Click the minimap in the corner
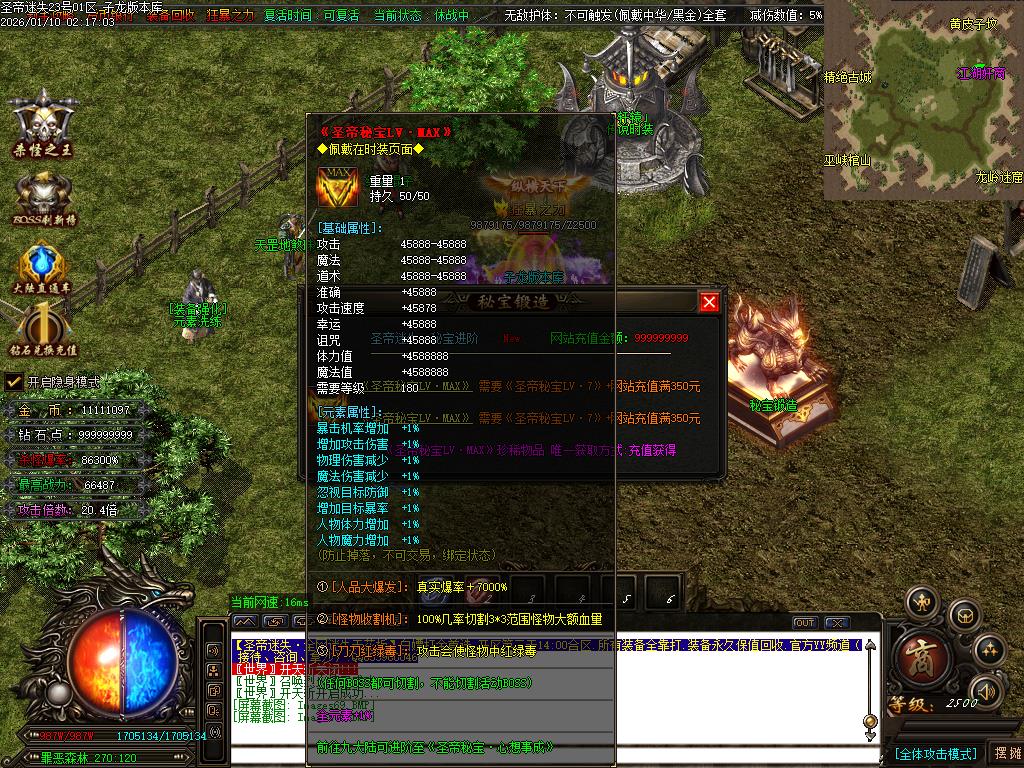Image resolution: width=1024 pixels, height=768 pixels. pyautogui.click(x=923, y=100)
